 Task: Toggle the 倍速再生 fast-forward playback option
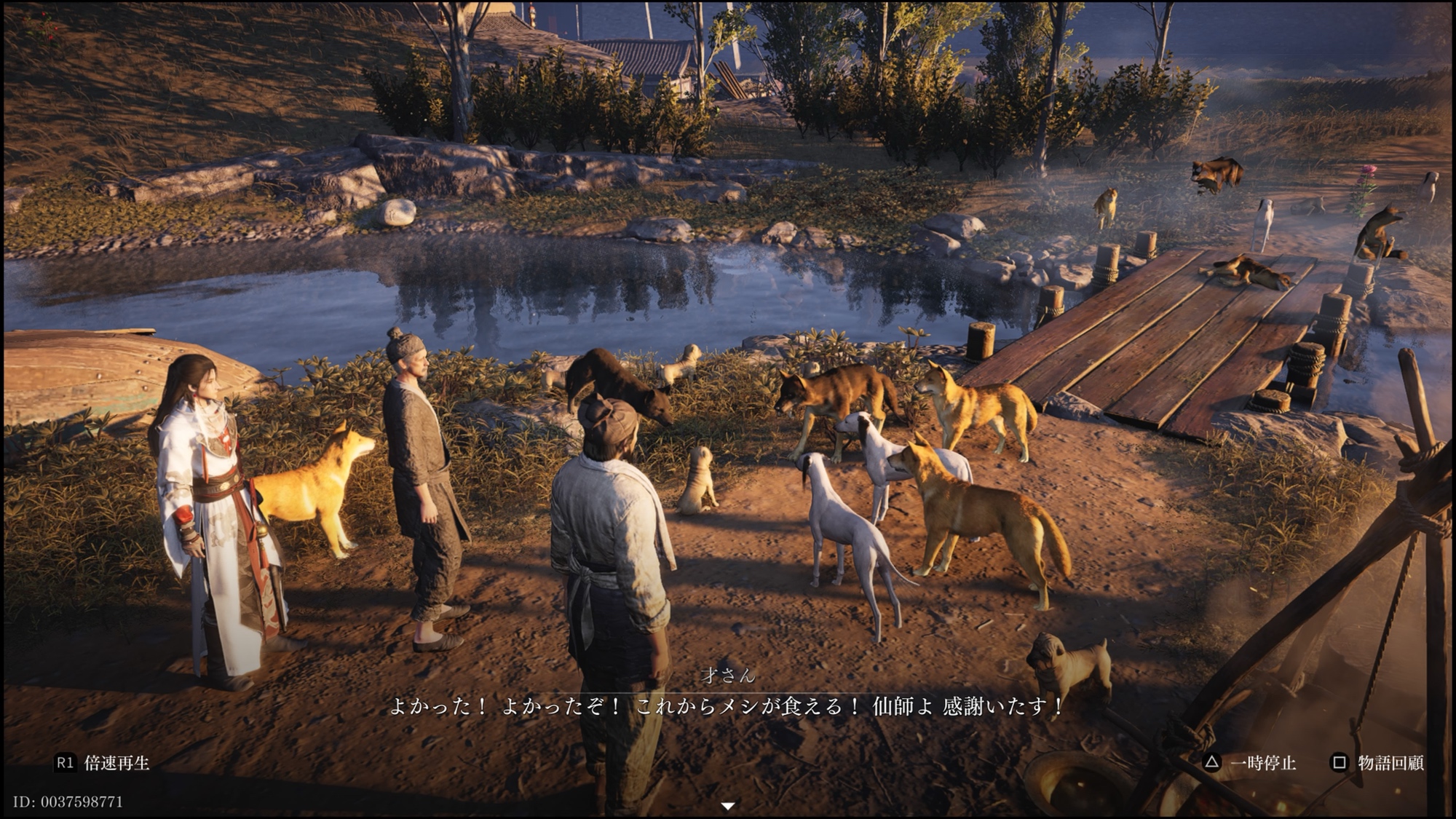pyautogui.click(x=103, y=763)
